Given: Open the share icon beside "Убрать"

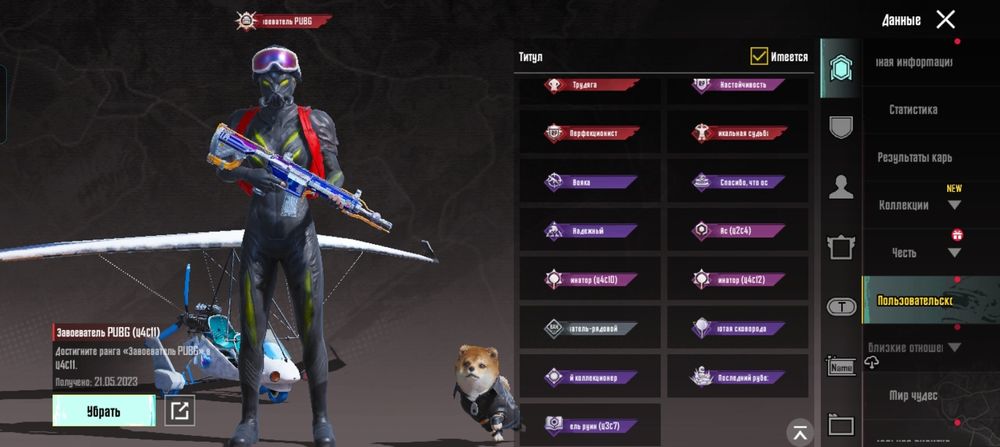Looking at the screenshot, I should [179, 410].
